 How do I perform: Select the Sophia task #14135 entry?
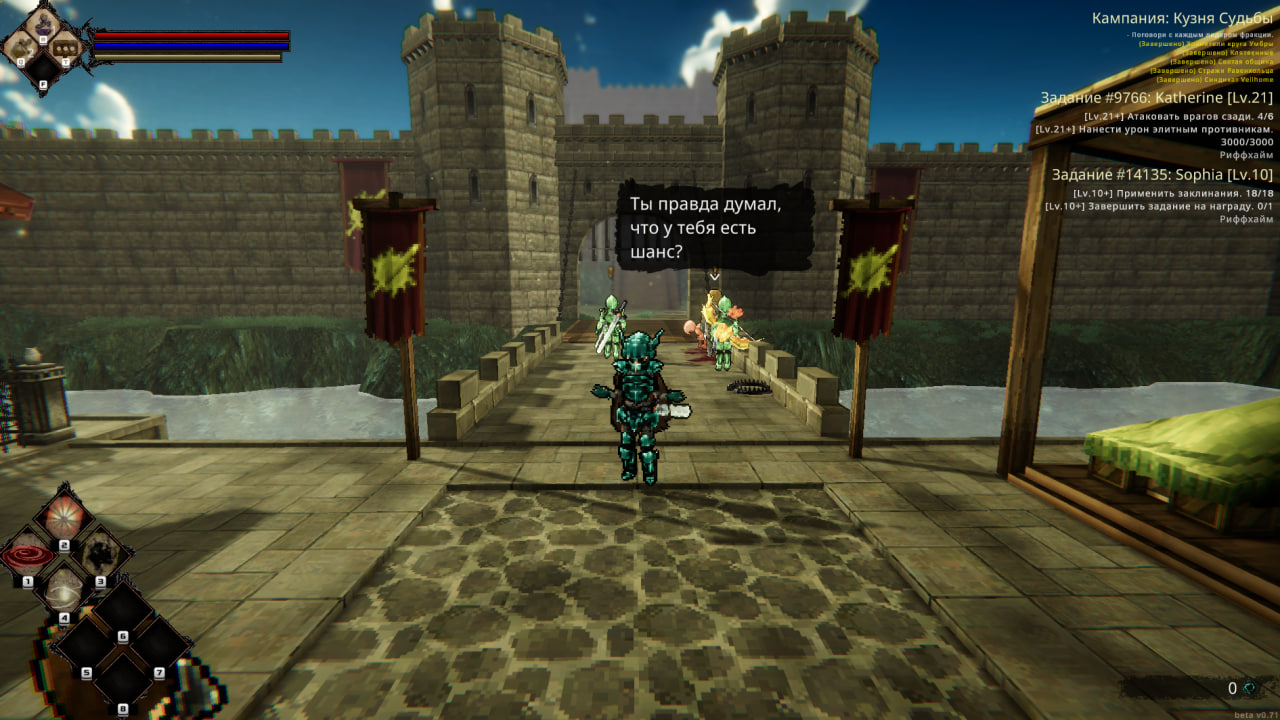(x=1162, y=174)
